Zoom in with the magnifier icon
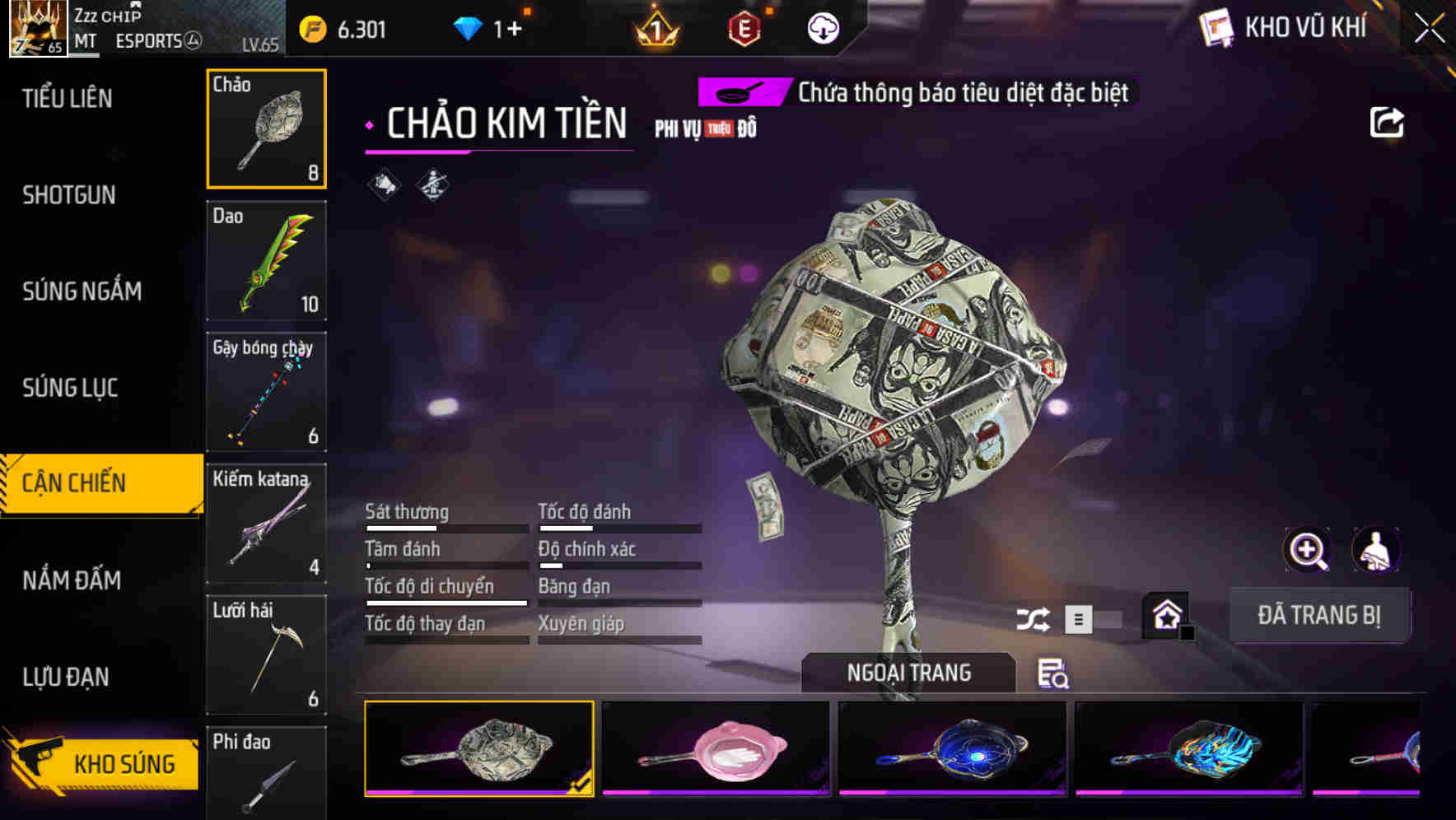The width and height of the screenshot is (1456, 820). coord(1308,550)
